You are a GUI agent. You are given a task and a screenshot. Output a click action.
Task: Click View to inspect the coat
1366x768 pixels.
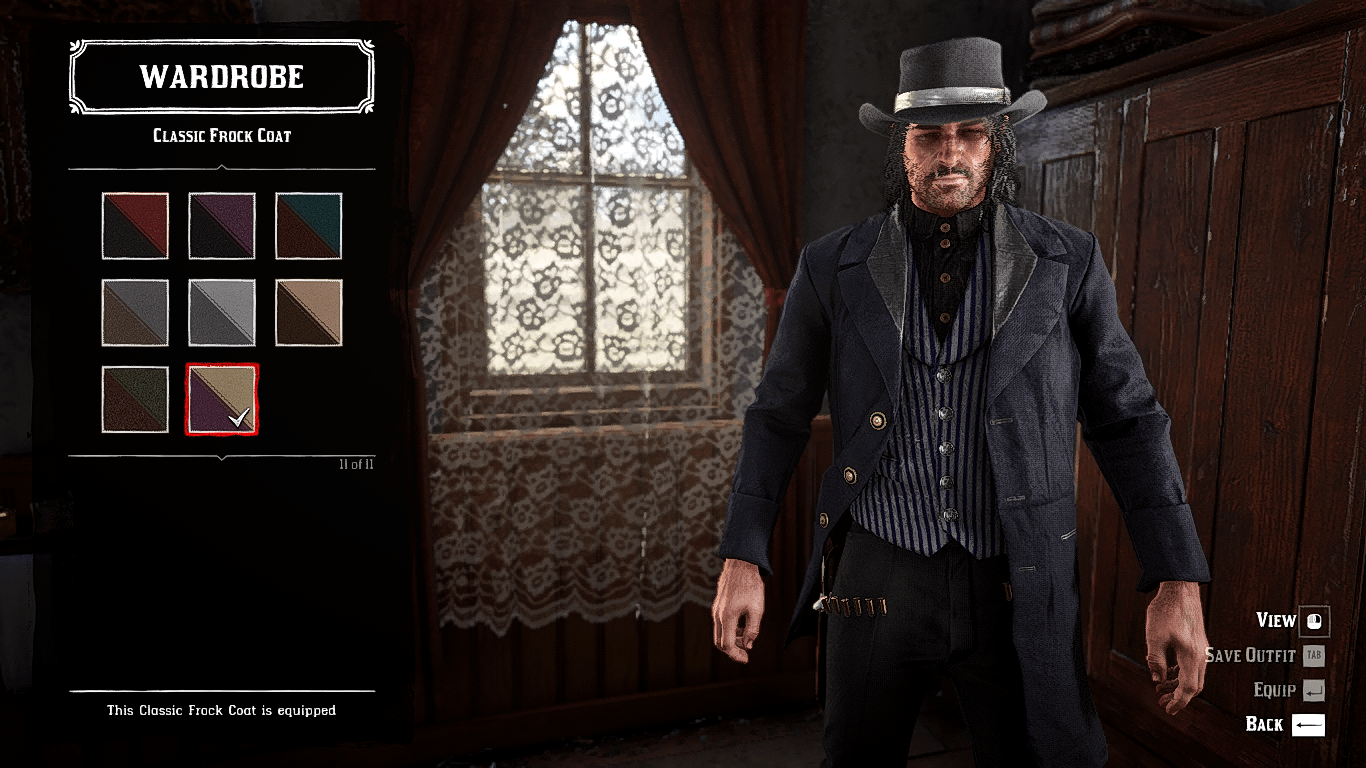(1278, 621)
